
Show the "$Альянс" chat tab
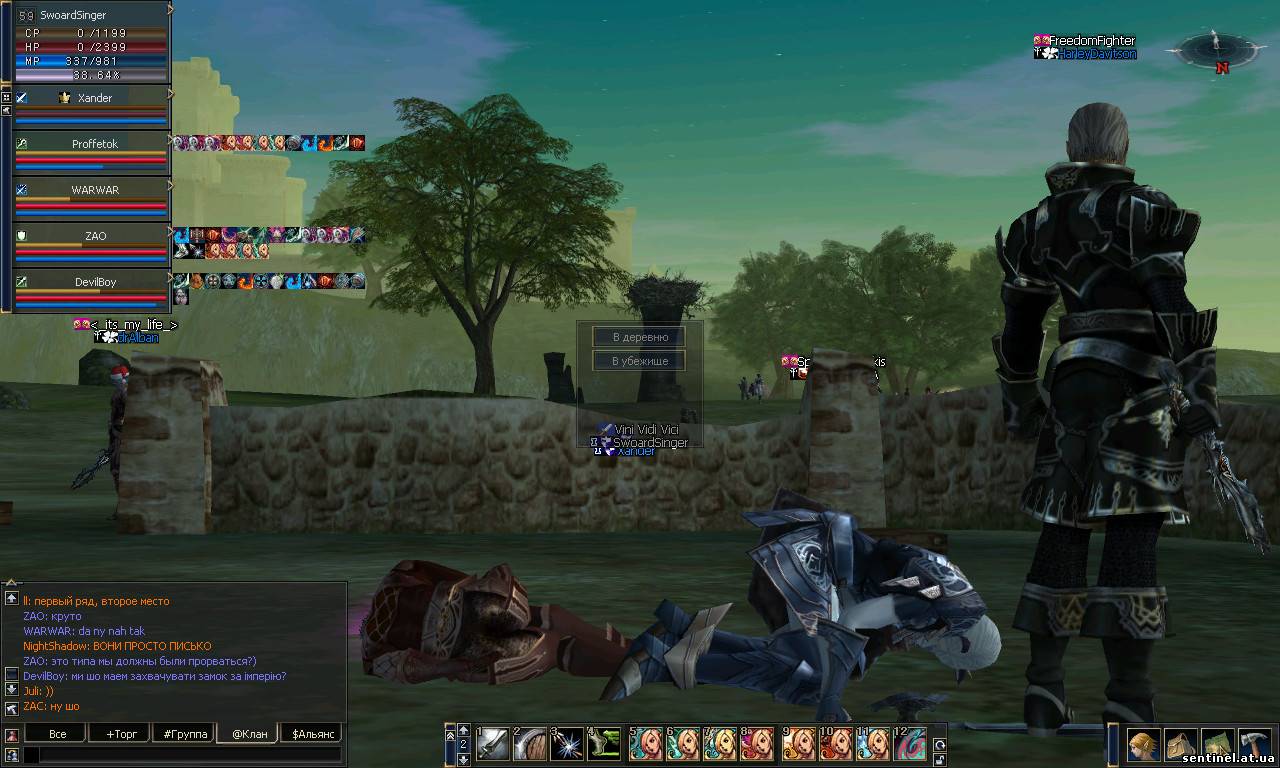click(x=311, y=734)
